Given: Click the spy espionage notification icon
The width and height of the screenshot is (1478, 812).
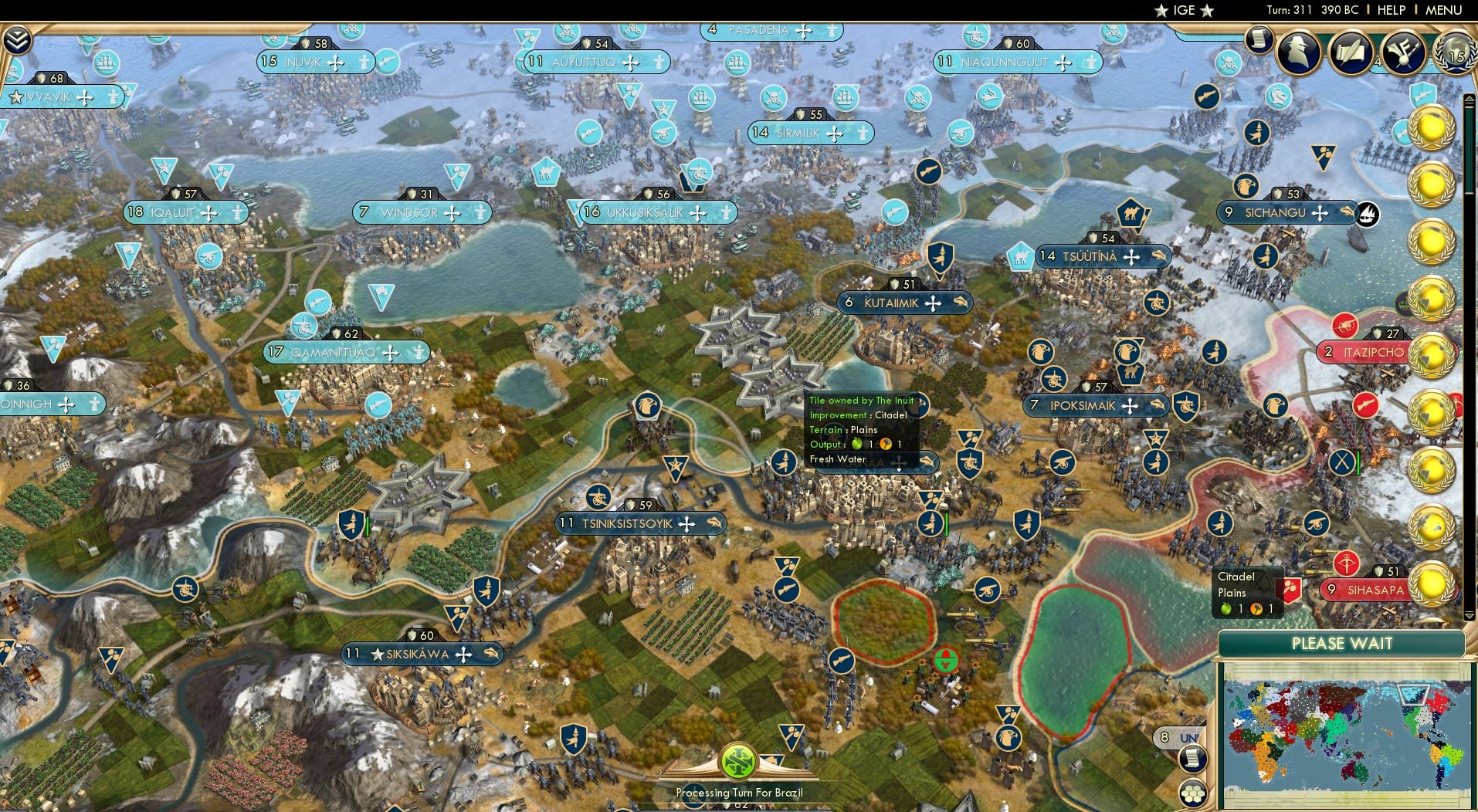Looking at the screenshot, I should pyautogui.click(x=1299, y=54).
